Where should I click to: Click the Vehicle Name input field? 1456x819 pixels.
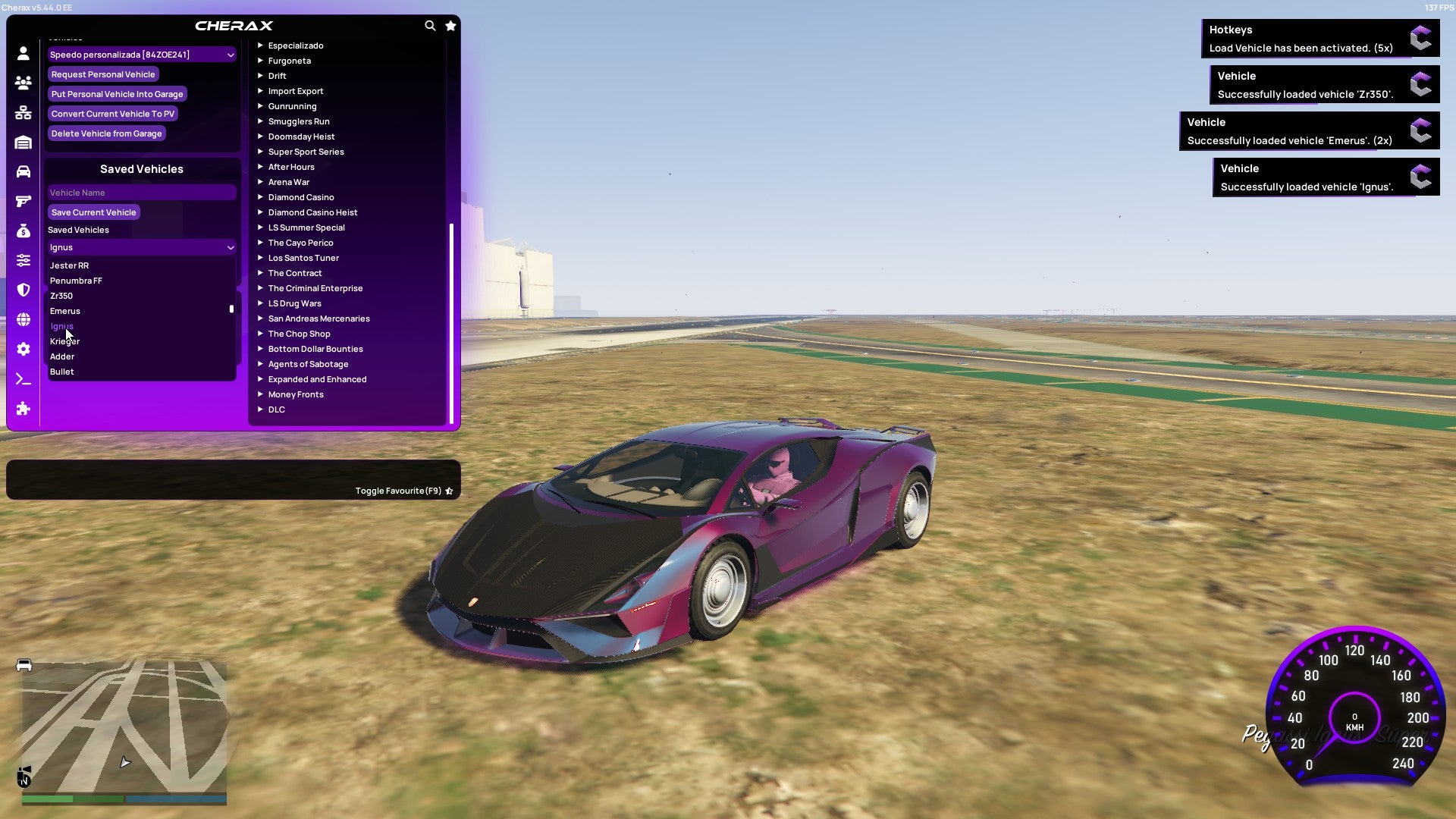(141, 192)
